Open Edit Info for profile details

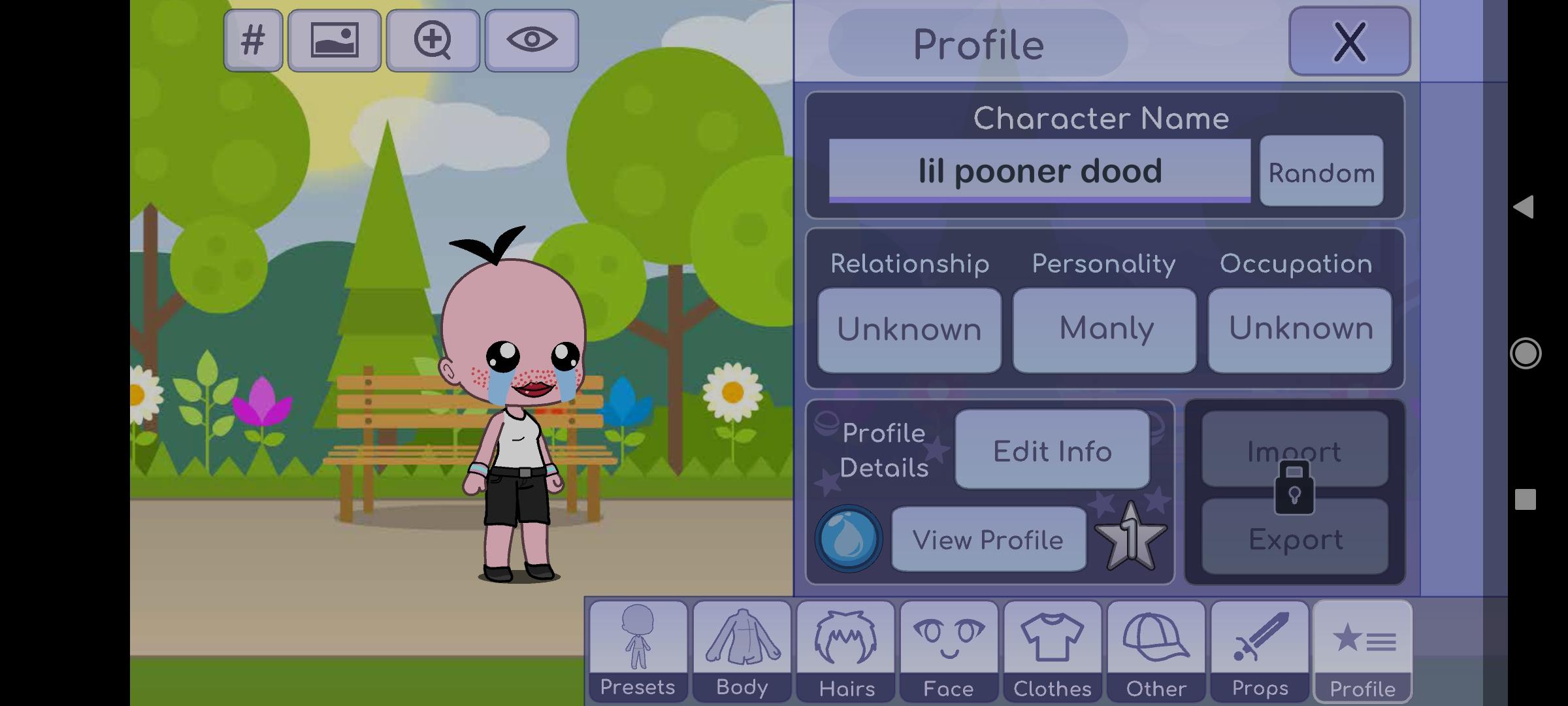point(1052,450)
